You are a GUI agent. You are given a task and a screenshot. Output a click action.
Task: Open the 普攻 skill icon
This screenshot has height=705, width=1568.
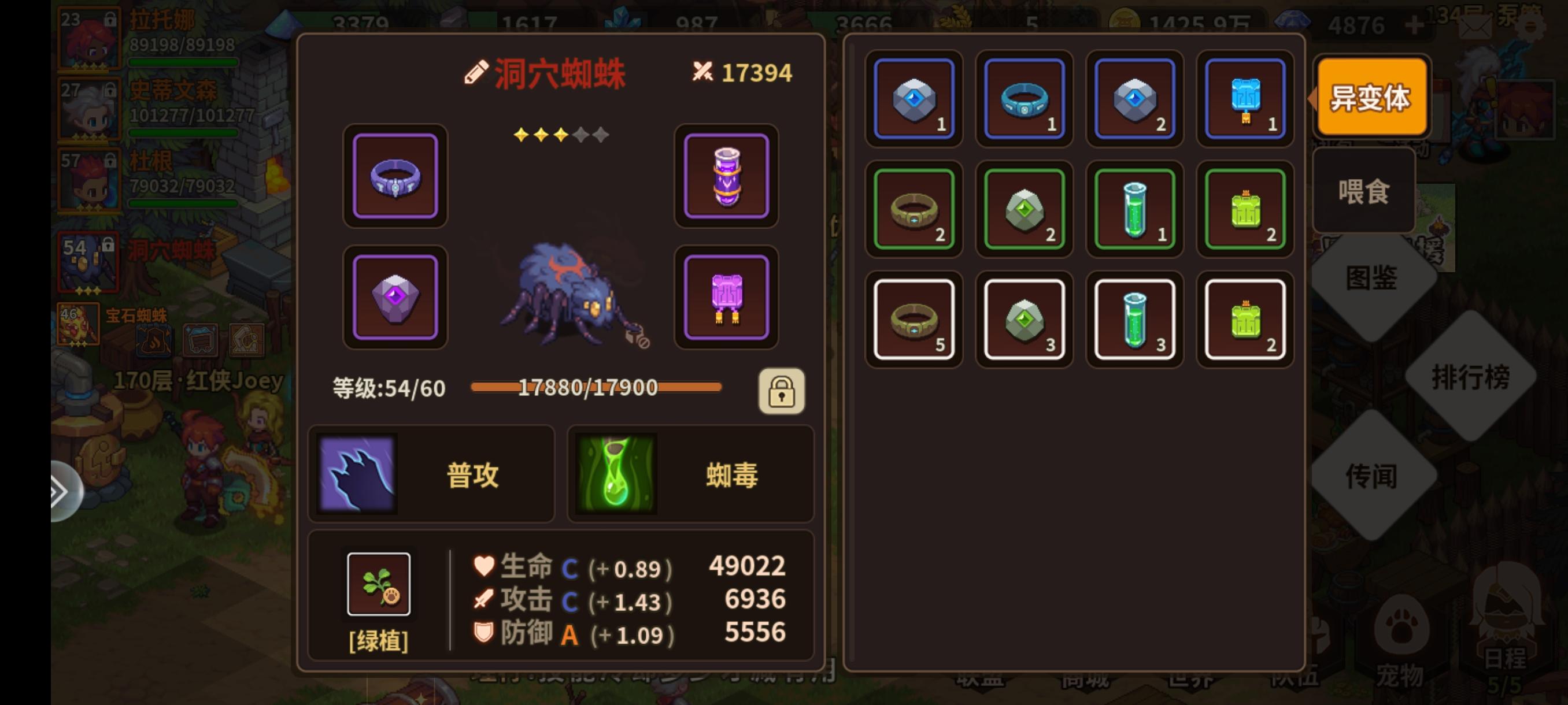tap(357, 475)
